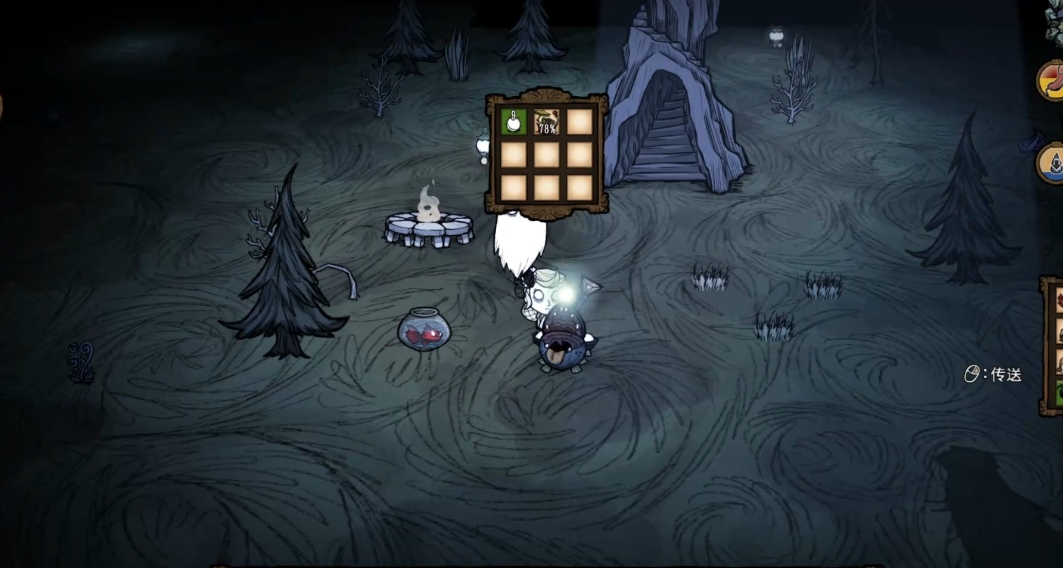Pick the container item showing 78%

(546, 123)
